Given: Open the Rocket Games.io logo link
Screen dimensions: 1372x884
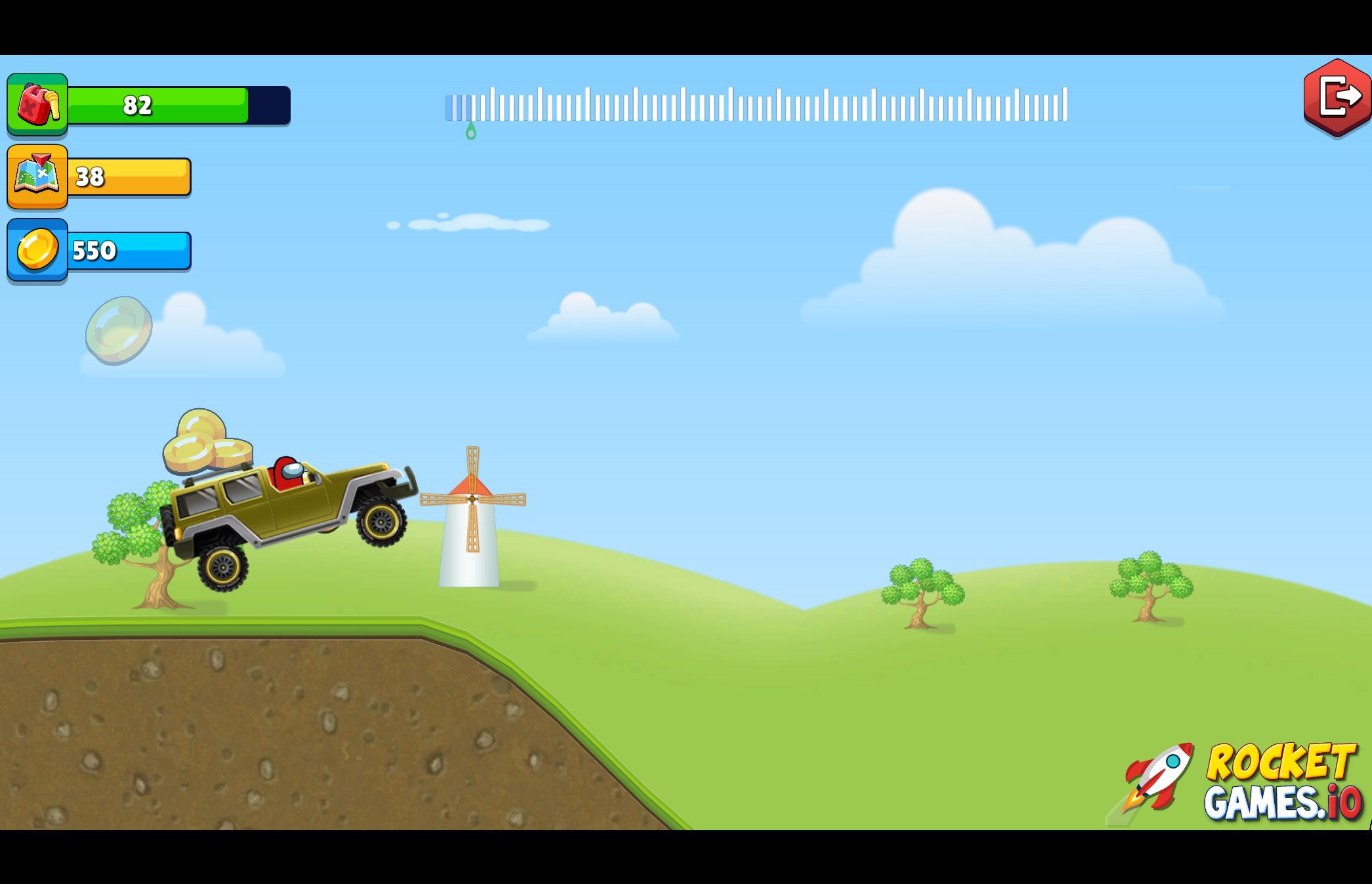Looking at the screenshot, I should (x=1241, y=781).
